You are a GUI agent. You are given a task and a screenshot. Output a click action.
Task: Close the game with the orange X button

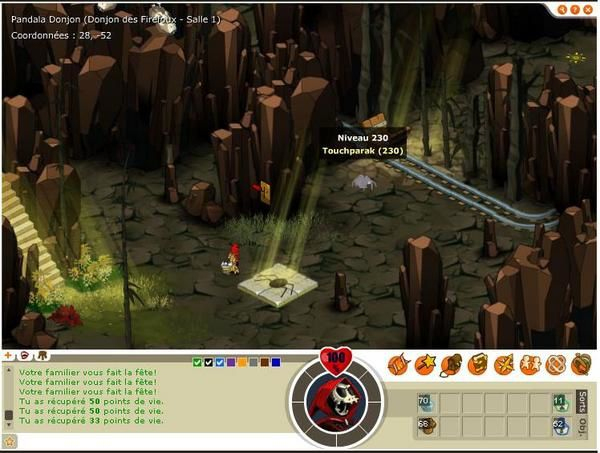coord(588,9)
